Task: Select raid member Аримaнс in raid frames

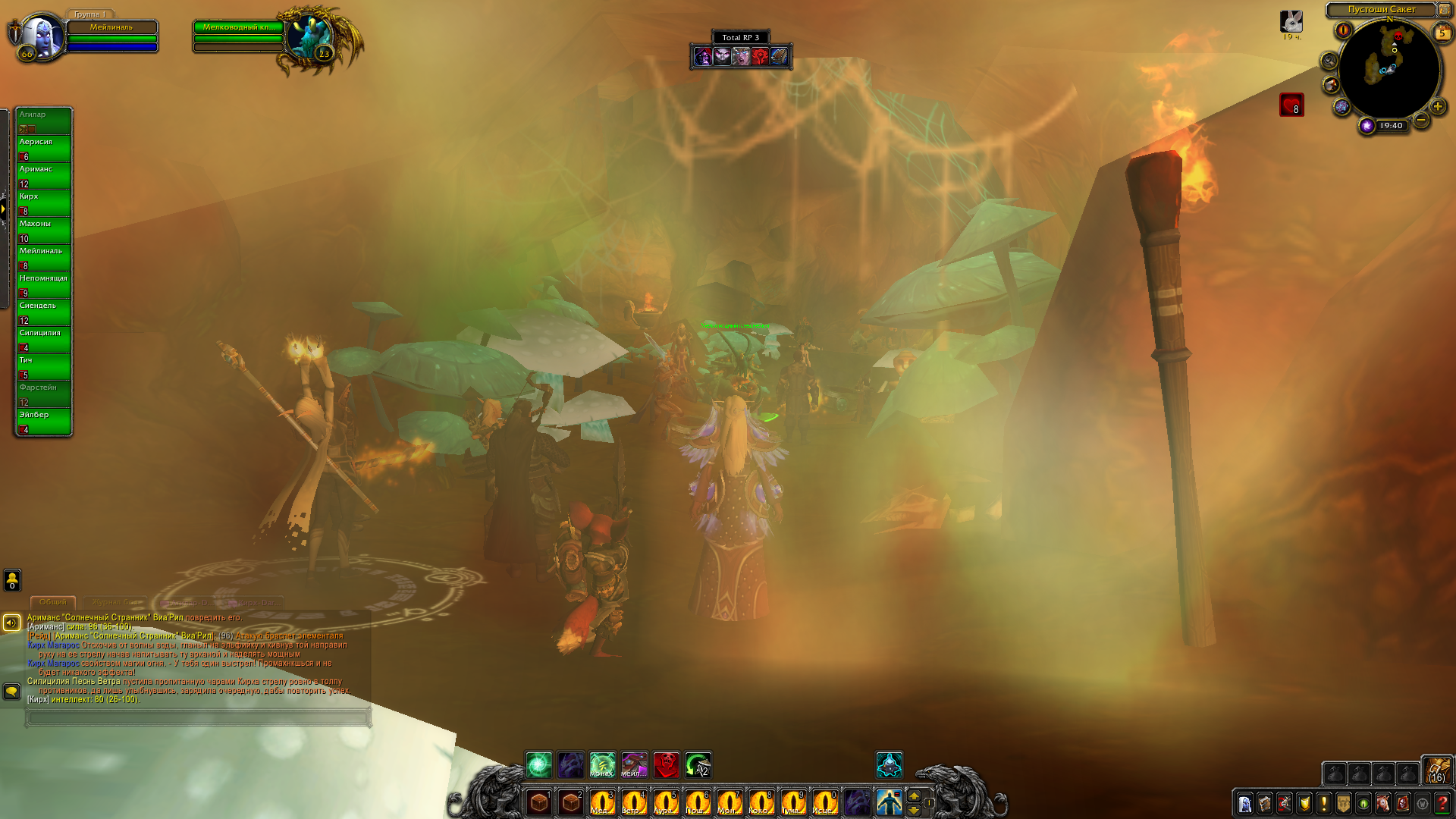Action: coord(44,175)
